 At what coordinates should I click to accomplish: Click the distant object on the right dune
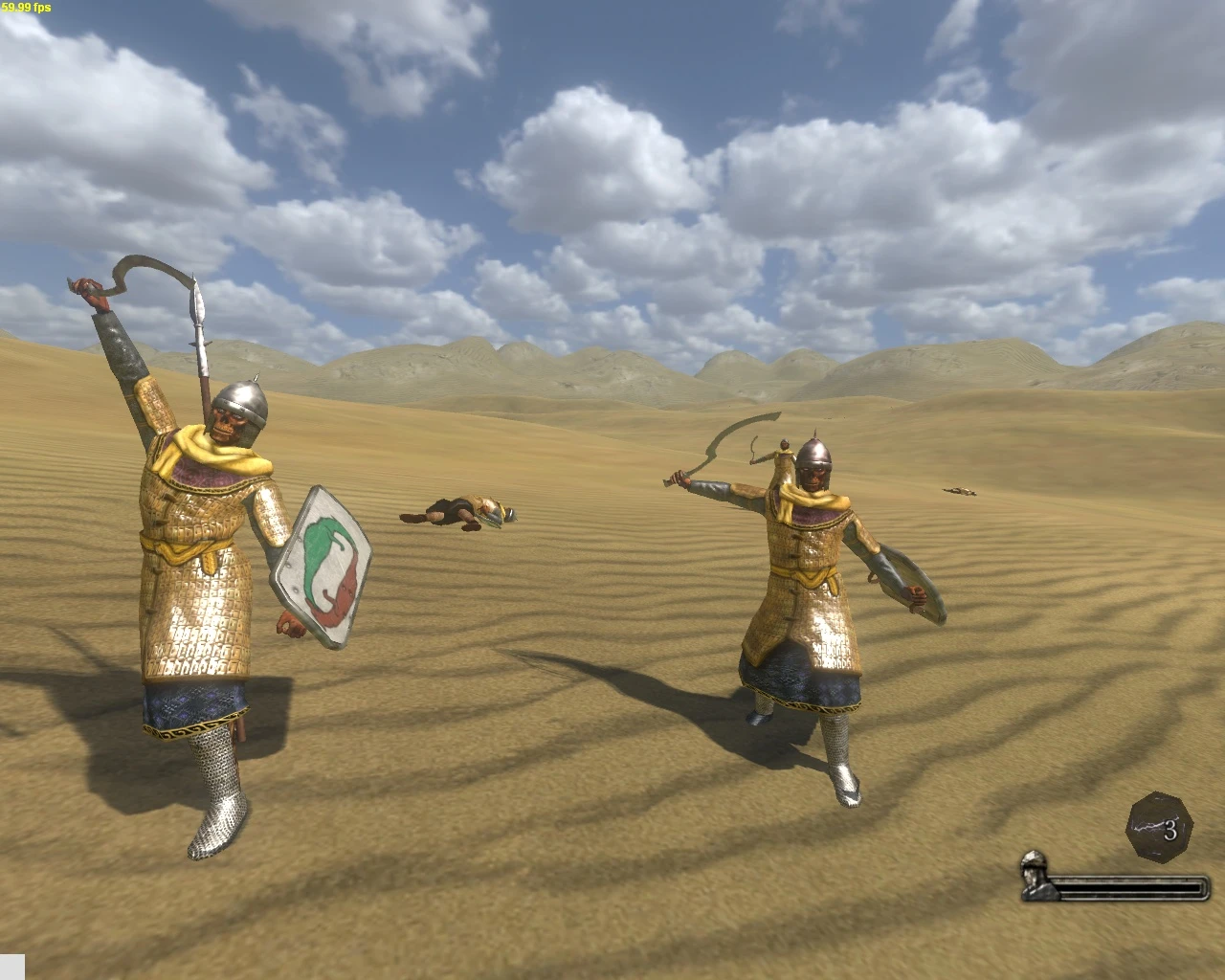[x=957, y=490]
